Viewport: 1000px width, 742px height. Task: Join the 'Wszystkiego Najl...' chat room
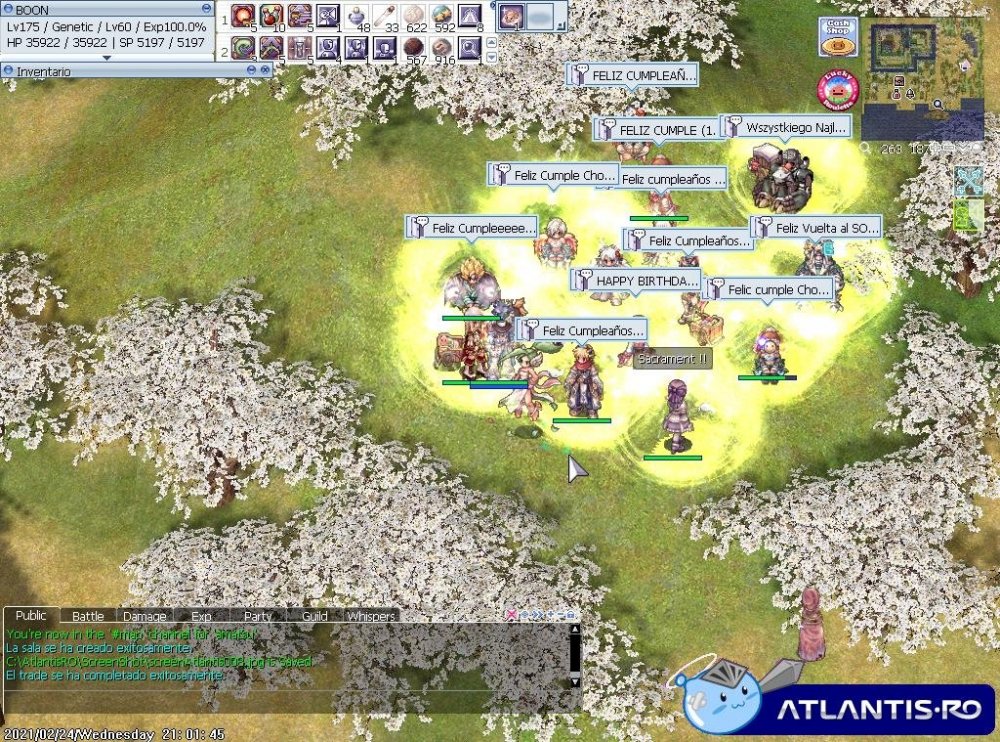[x=786, y=127]
